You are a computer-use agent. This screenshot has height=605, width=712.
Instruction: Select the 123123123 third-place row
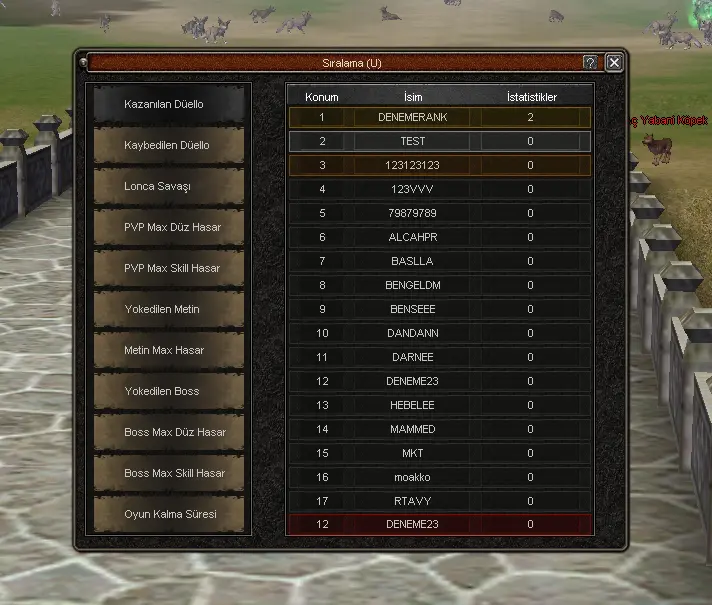click(413, 165)
